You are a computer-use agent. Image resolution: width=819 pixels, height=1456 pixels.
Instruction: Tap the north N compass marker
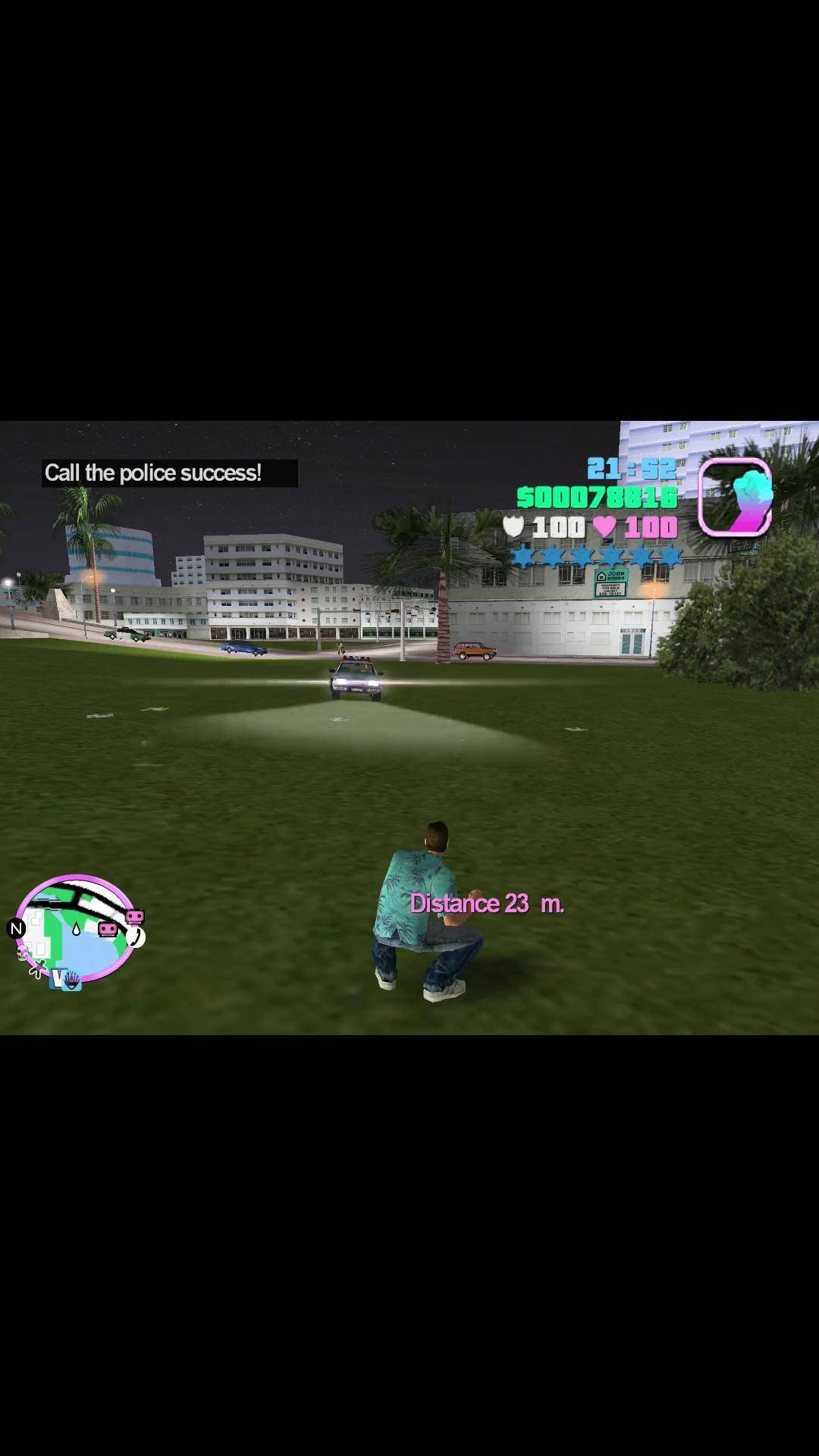point(16,928)
